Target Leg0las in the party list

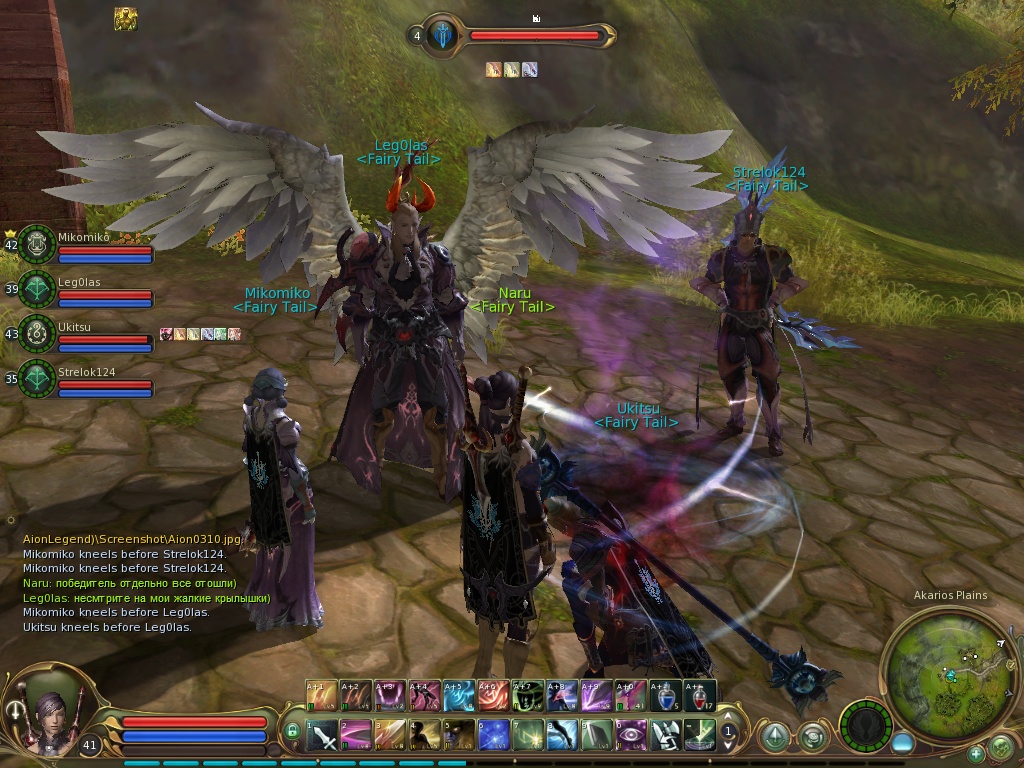(37, 289)
